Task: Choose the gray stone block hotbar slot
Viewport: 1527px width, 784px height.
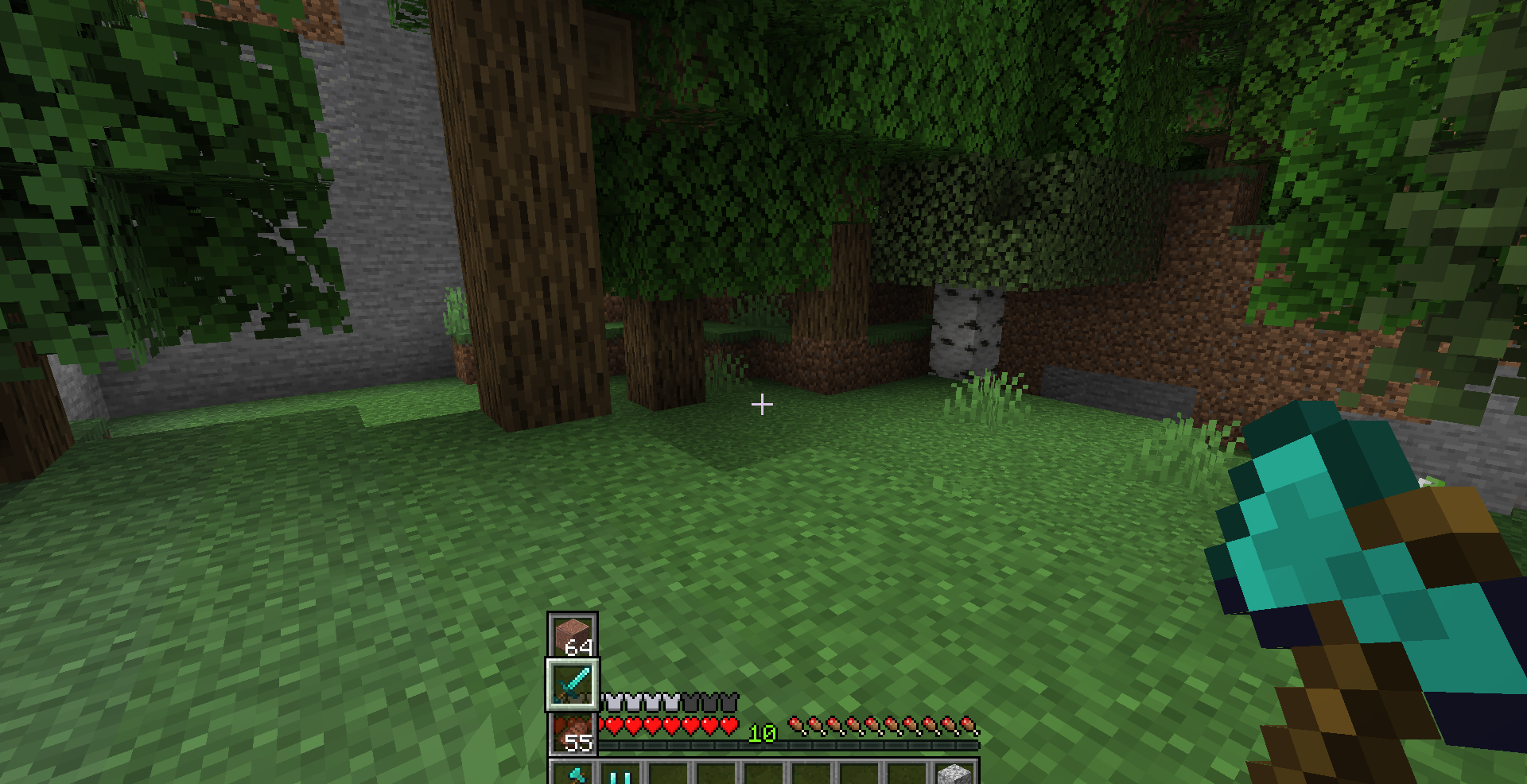Action: [x=954, y=774]
